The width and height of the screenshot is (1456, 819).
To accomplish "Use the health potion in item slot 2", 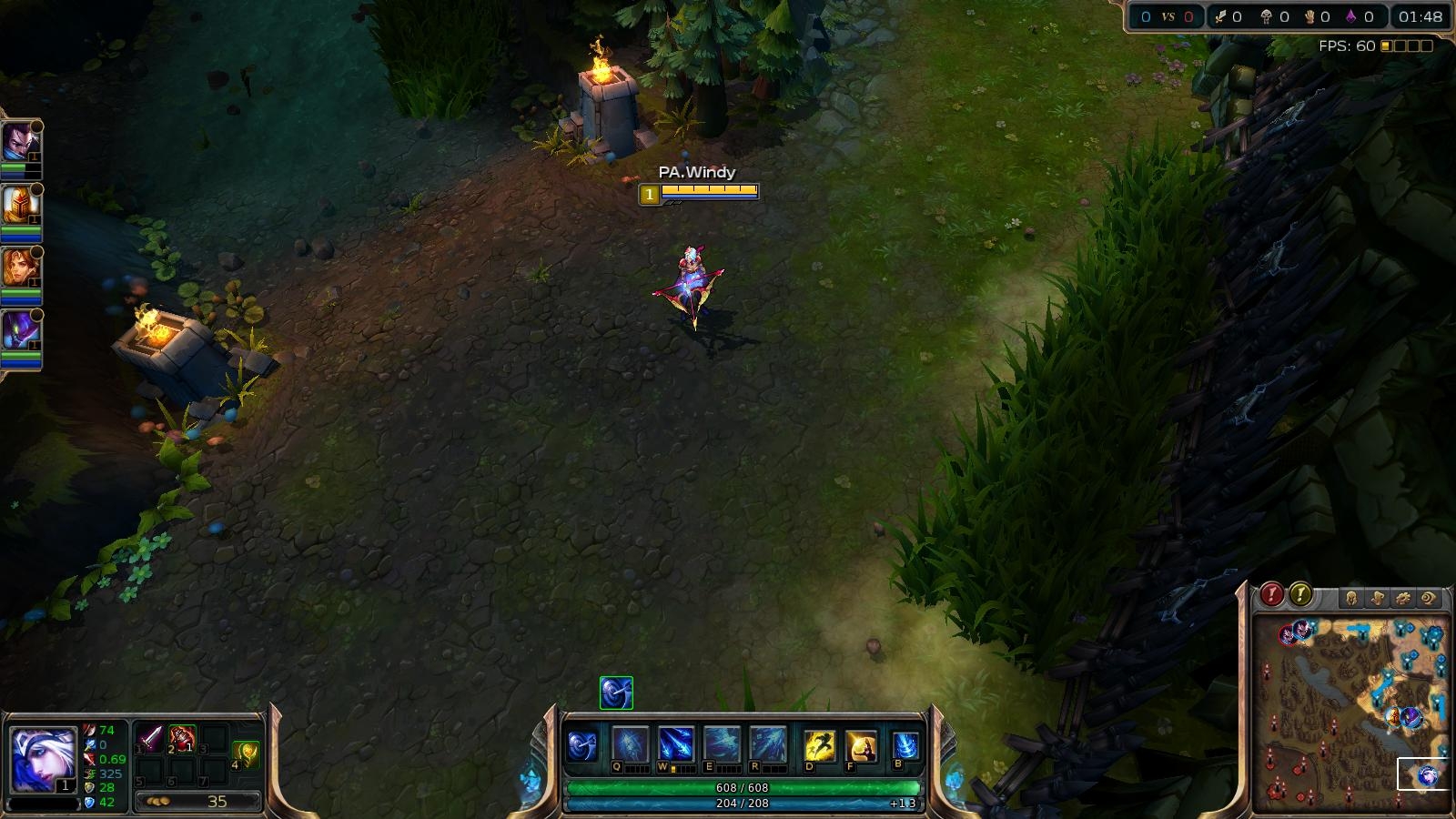I will 182,738.
